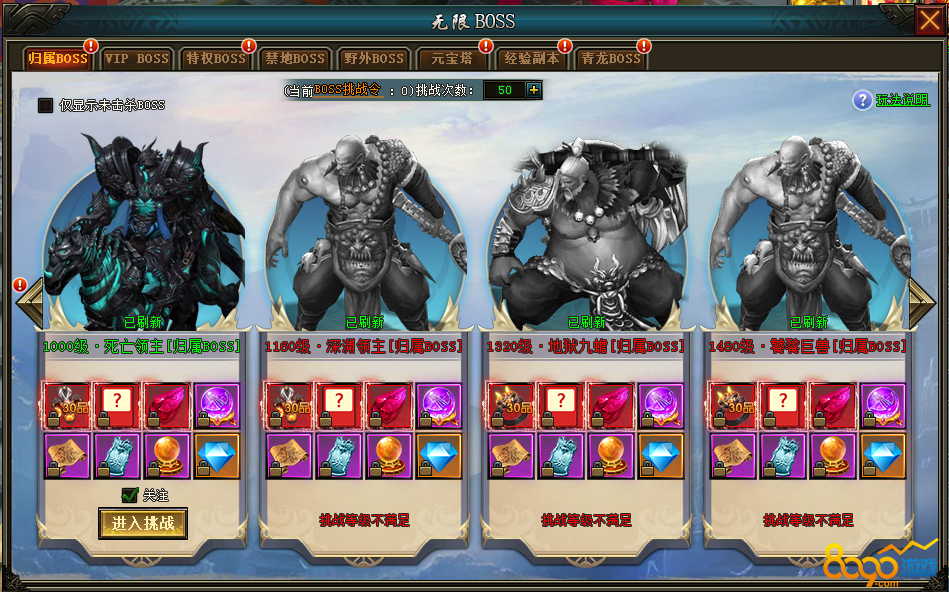The width and height of the screenshot is (949, 592).
Task: Click 进入挑战 to fight 死亡领主
Action: coord(143,523)
